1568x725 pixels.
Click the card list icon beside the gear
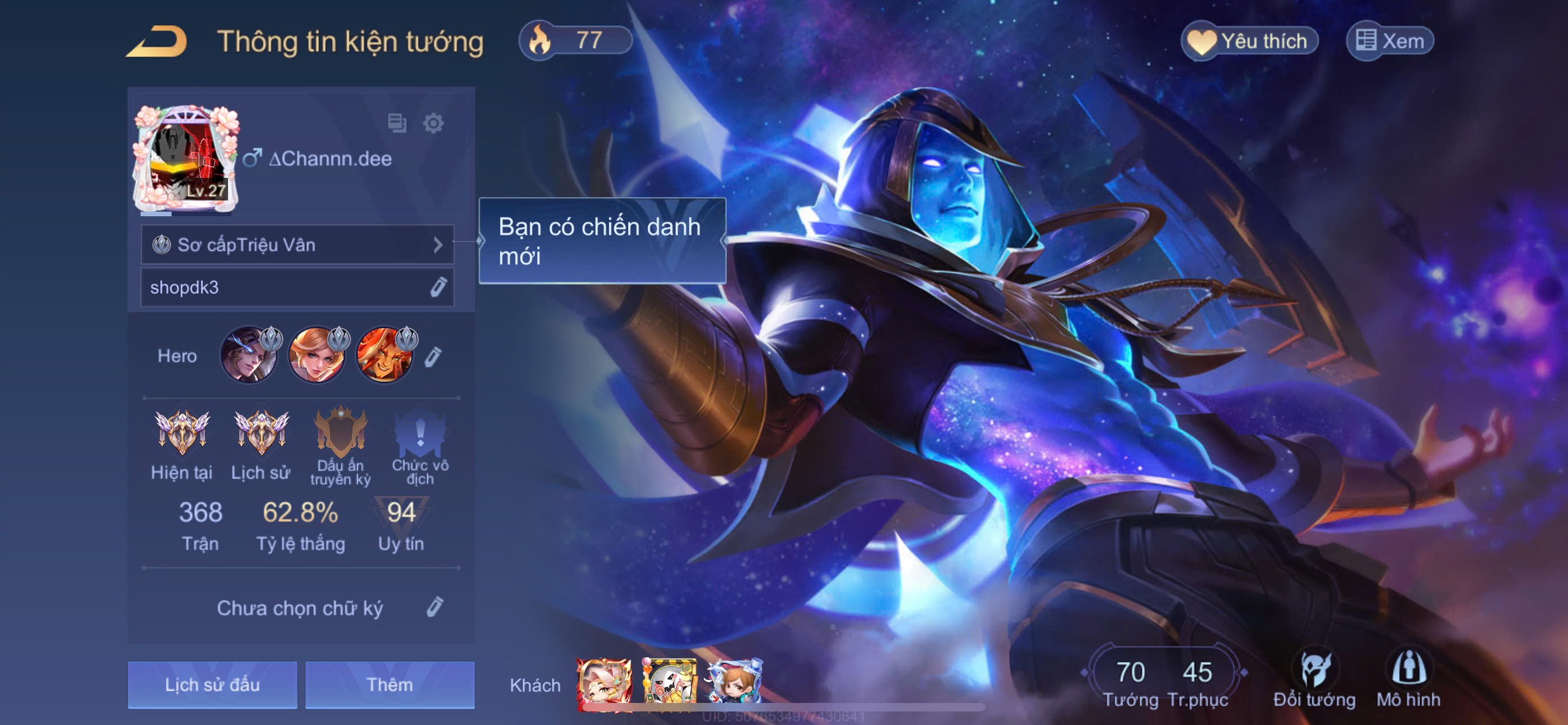(x=397, y=123)
